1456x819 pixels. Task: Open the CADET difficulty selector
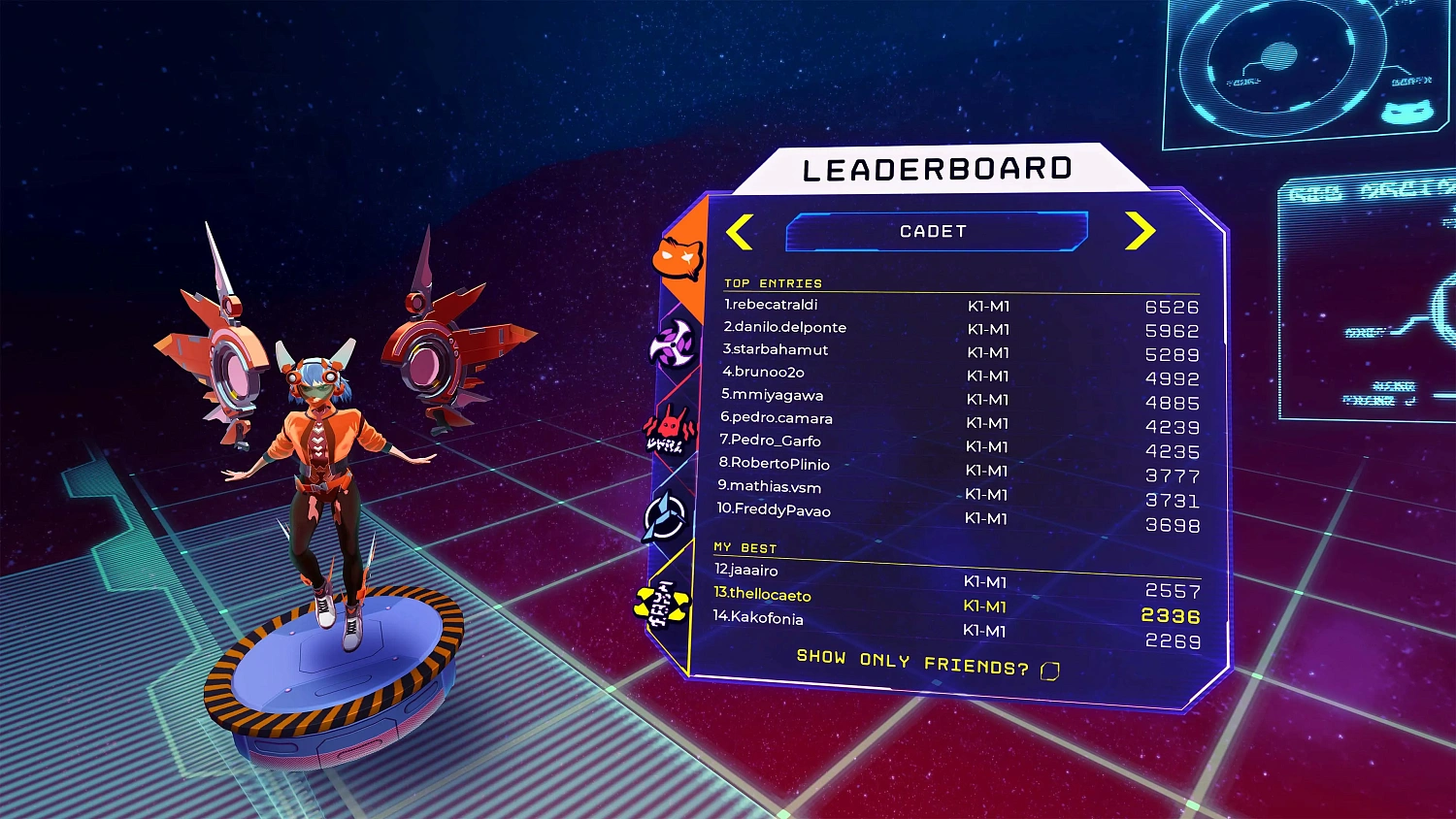pyautogui.click(x=937, y=231)
